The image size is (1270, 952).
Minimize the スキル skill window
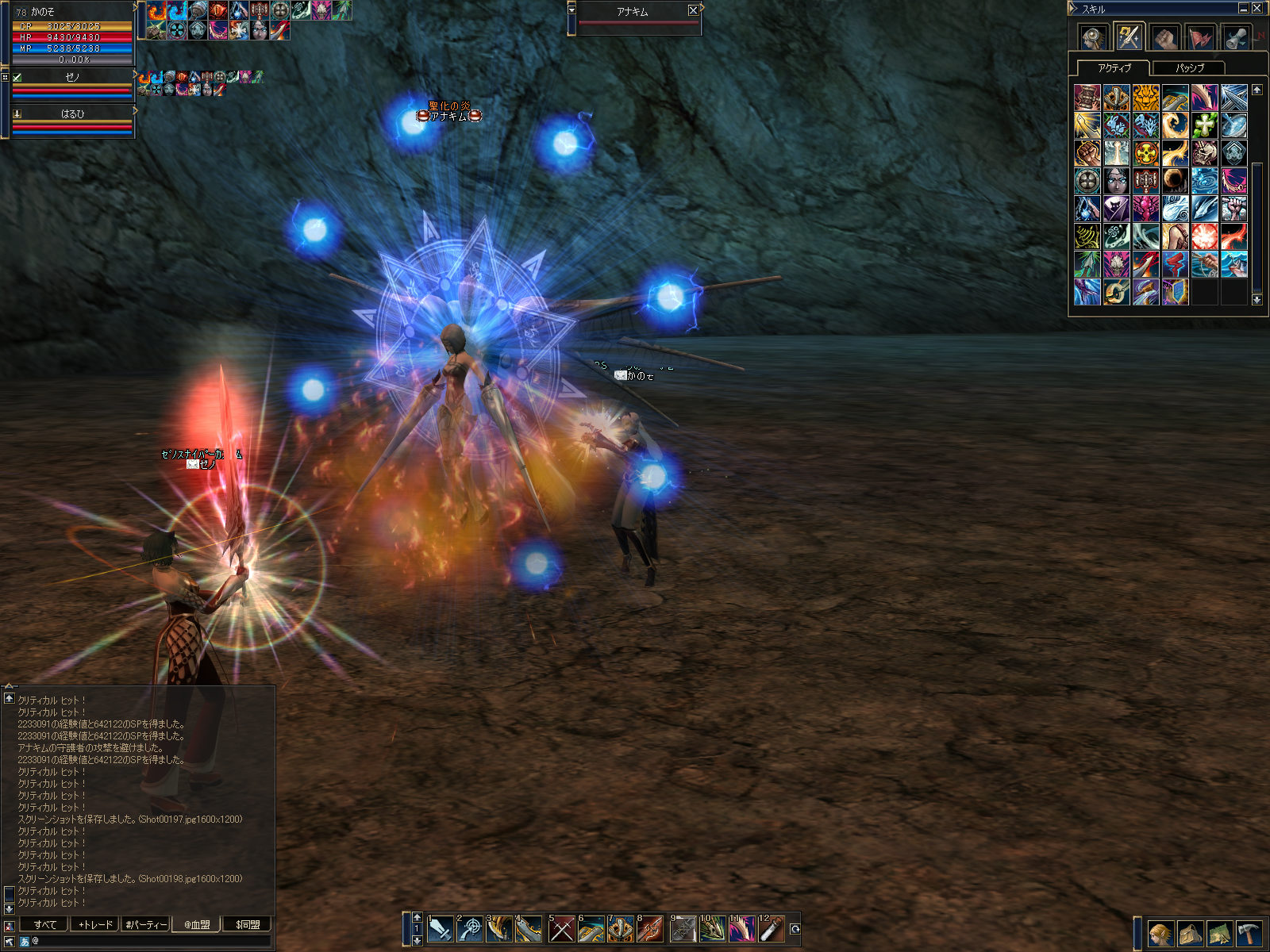click(1243, 9)
